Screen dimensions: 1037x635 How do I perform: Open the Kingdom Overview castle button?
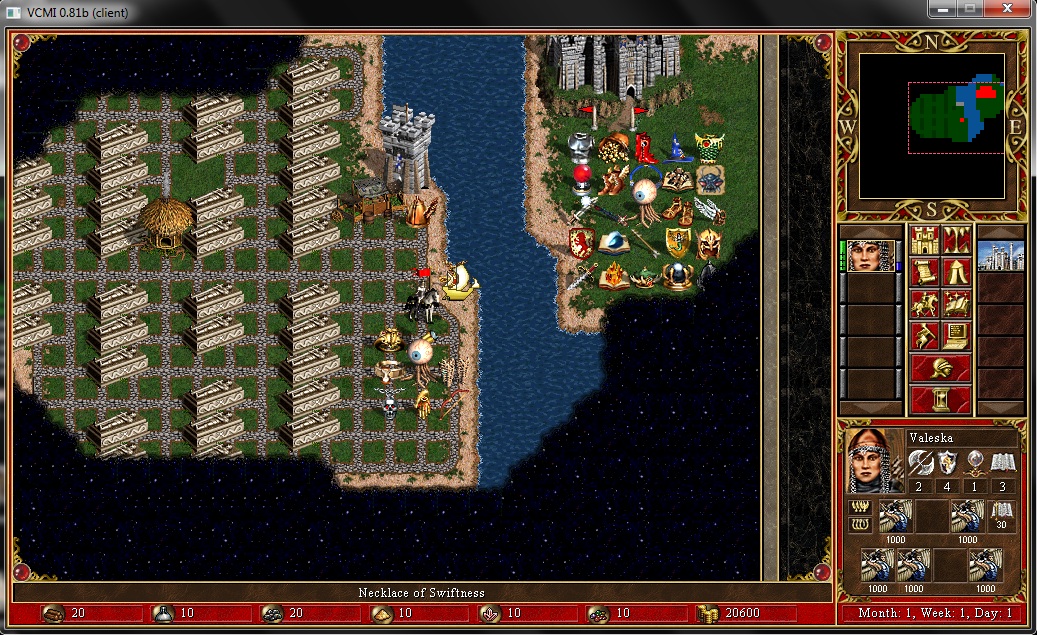(x=925, y=241)
